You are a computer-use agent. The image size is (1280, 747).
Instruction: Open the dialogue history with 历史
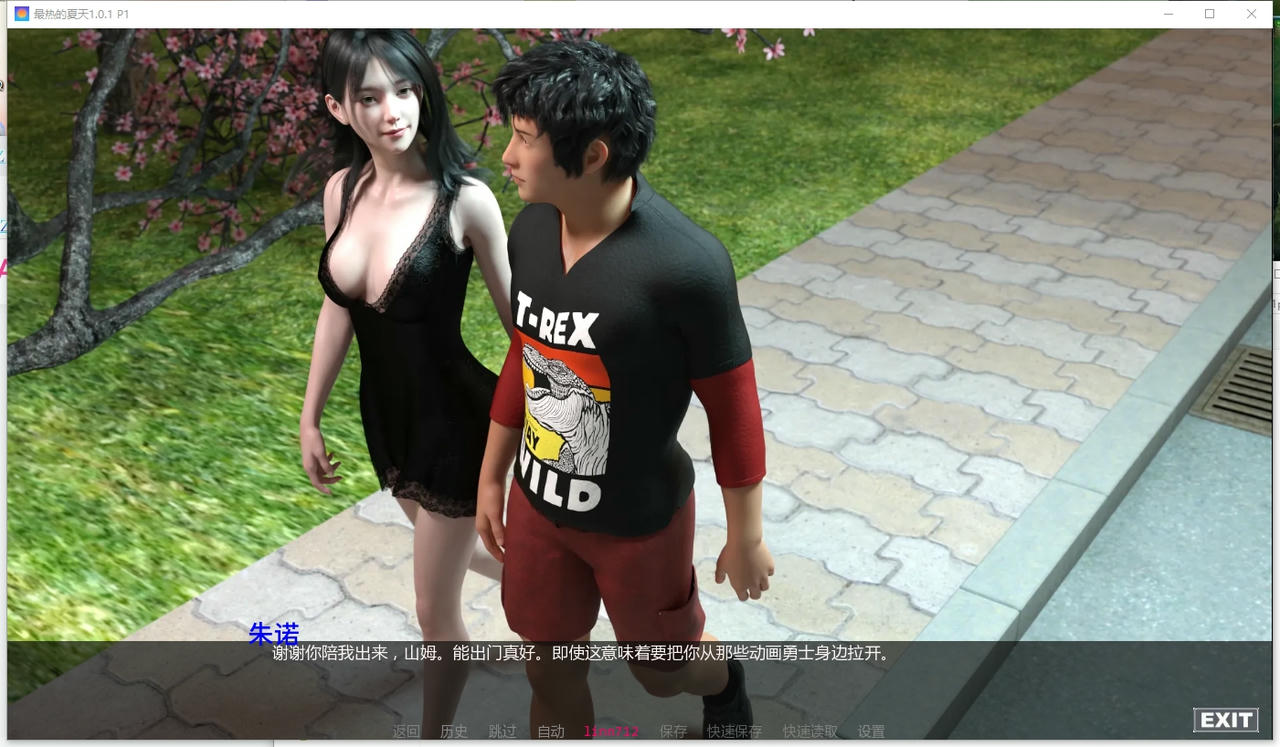[x=454, y=731]
